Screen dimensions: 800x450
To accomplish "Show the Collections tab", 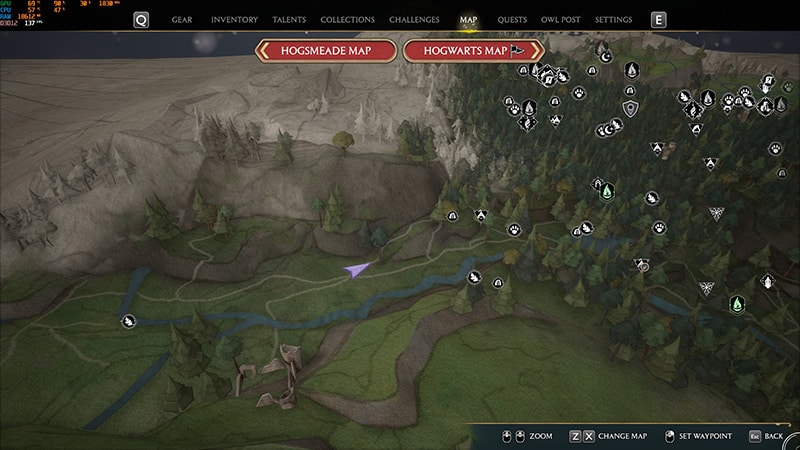I will [348, 19].
